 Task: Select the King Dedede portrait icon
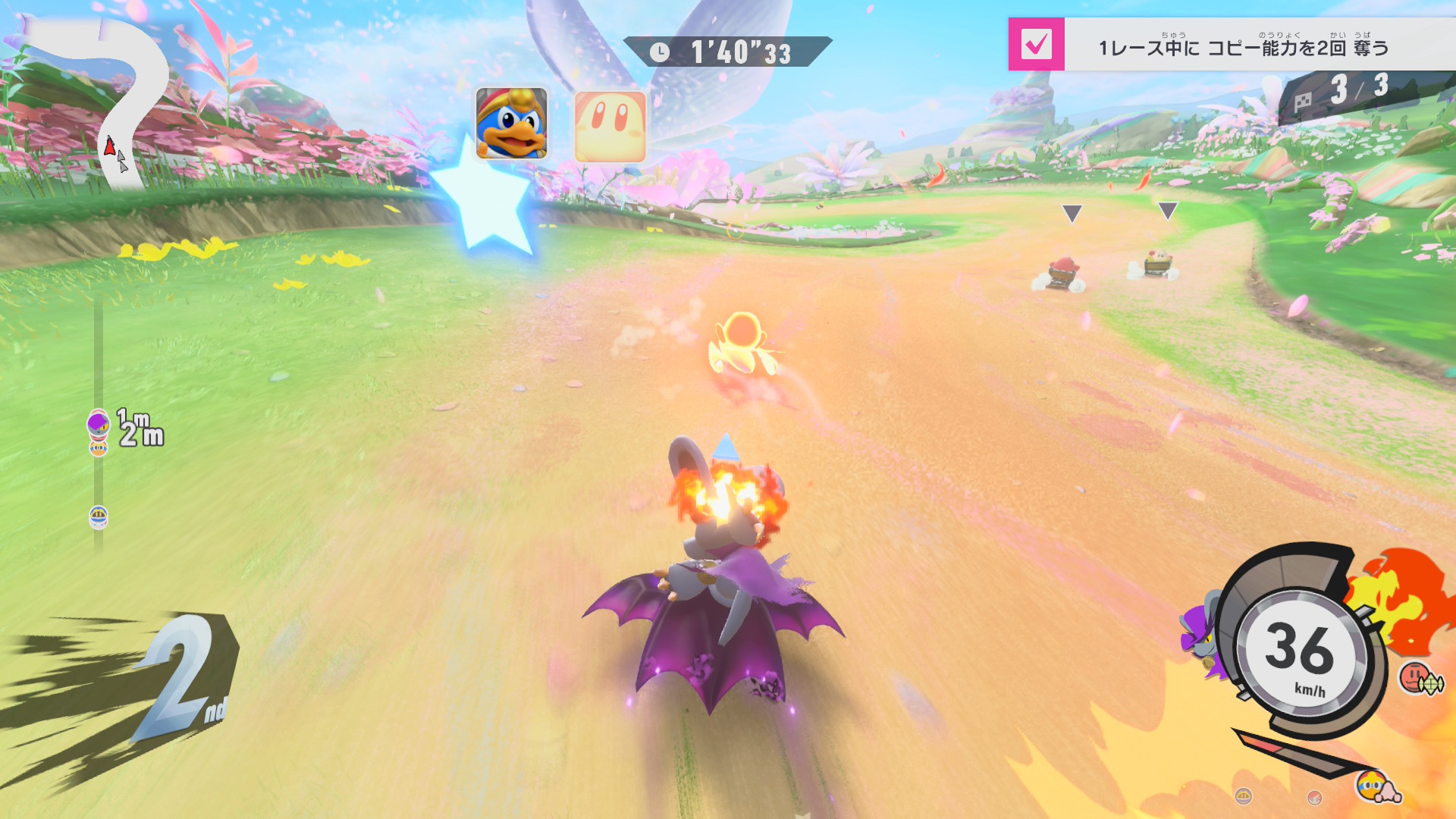(x=511, y=123)
